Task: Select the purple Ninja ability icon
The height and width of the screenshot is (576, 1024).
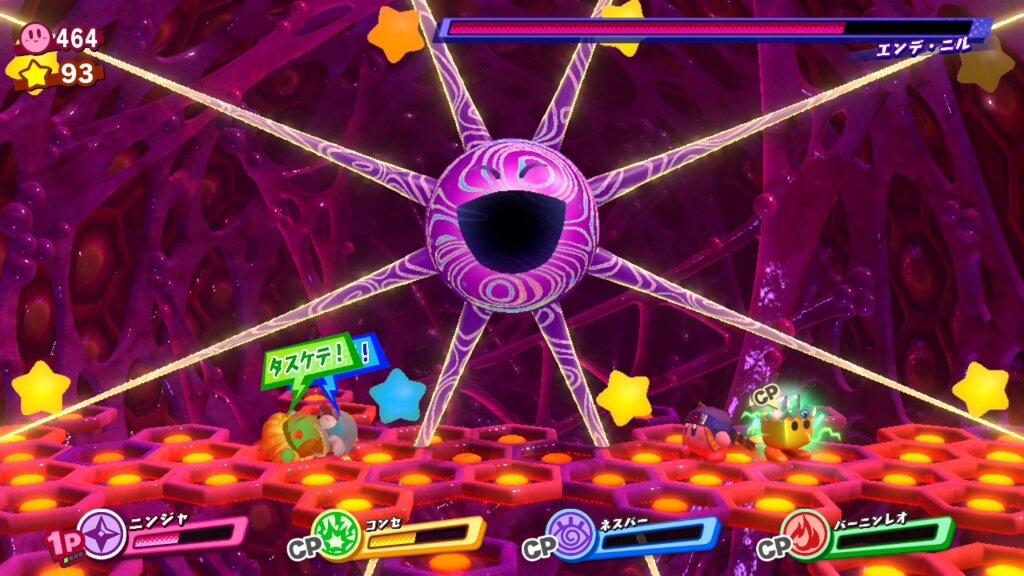Action: 101,530
